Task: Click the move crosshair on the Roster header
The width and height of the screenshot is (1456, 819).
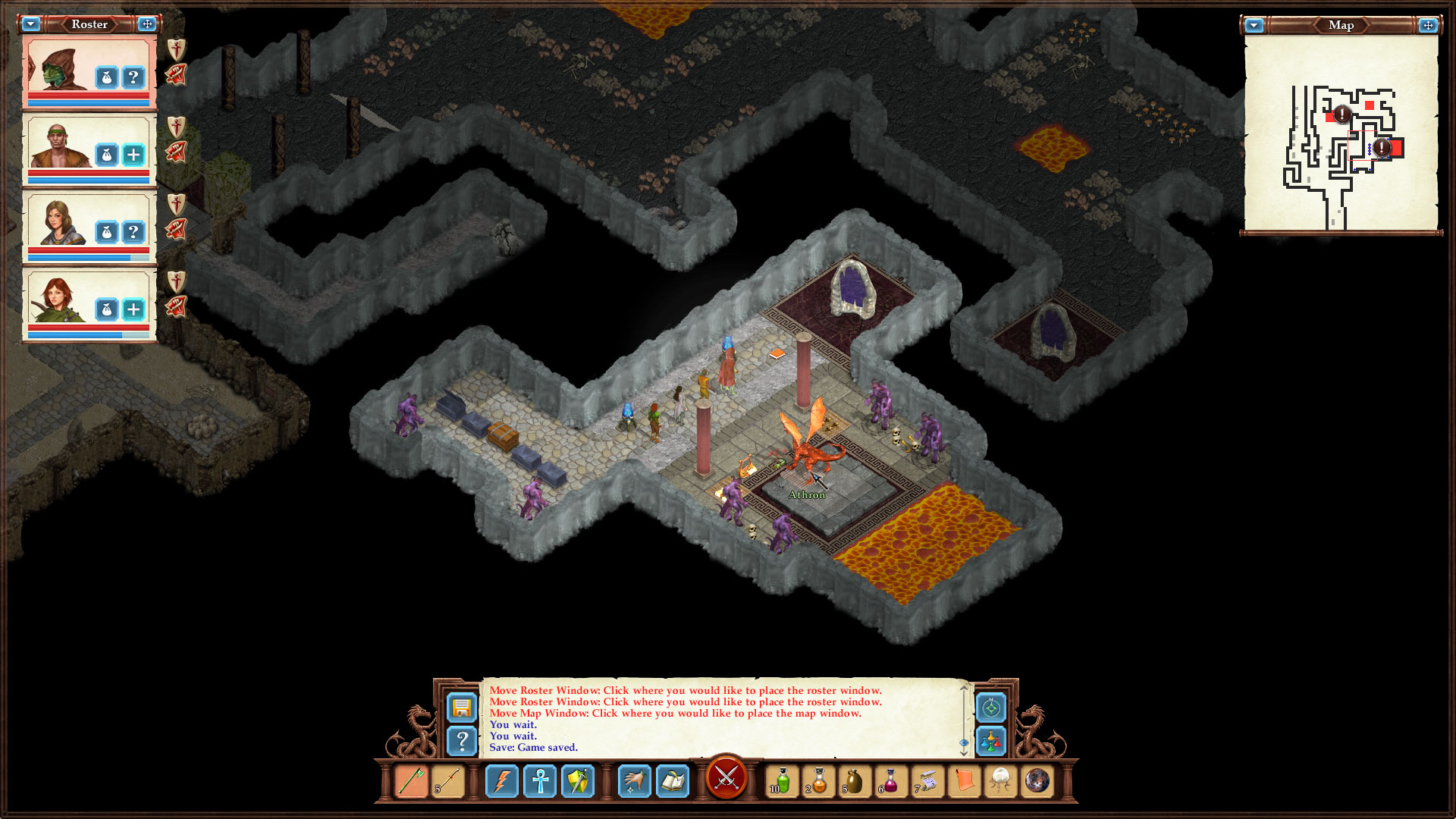Action: click(x=146, y=24)
